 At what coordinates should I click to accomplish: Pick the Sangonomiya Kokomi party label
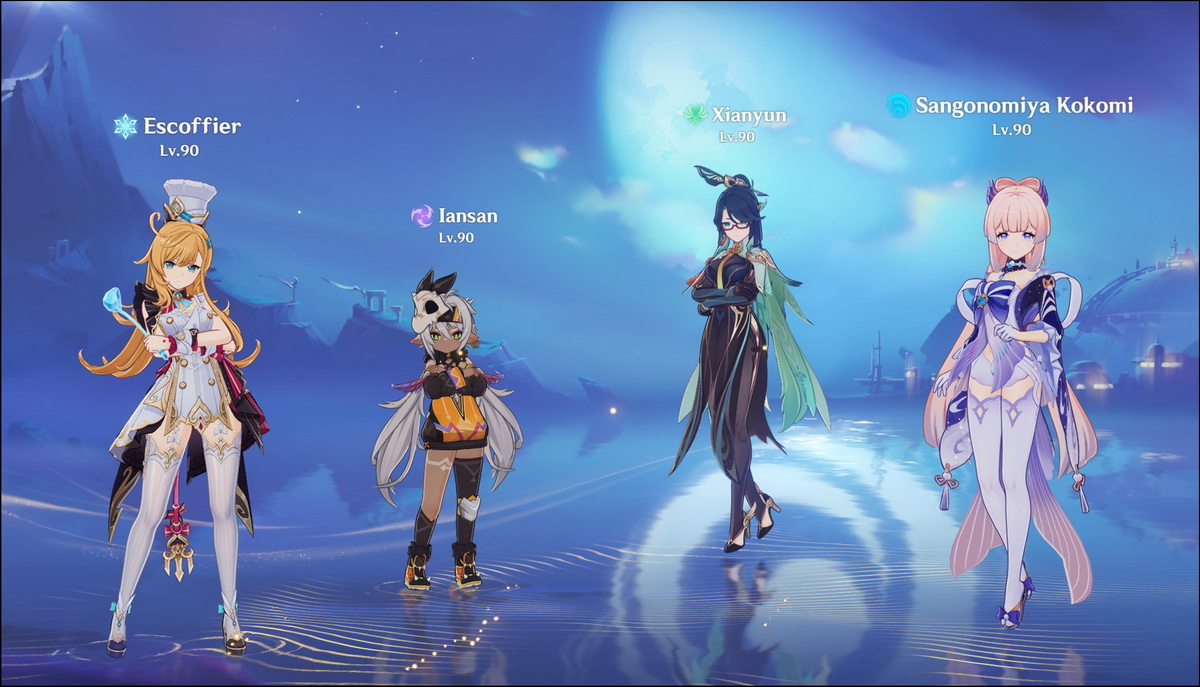tap(1024, 105)
